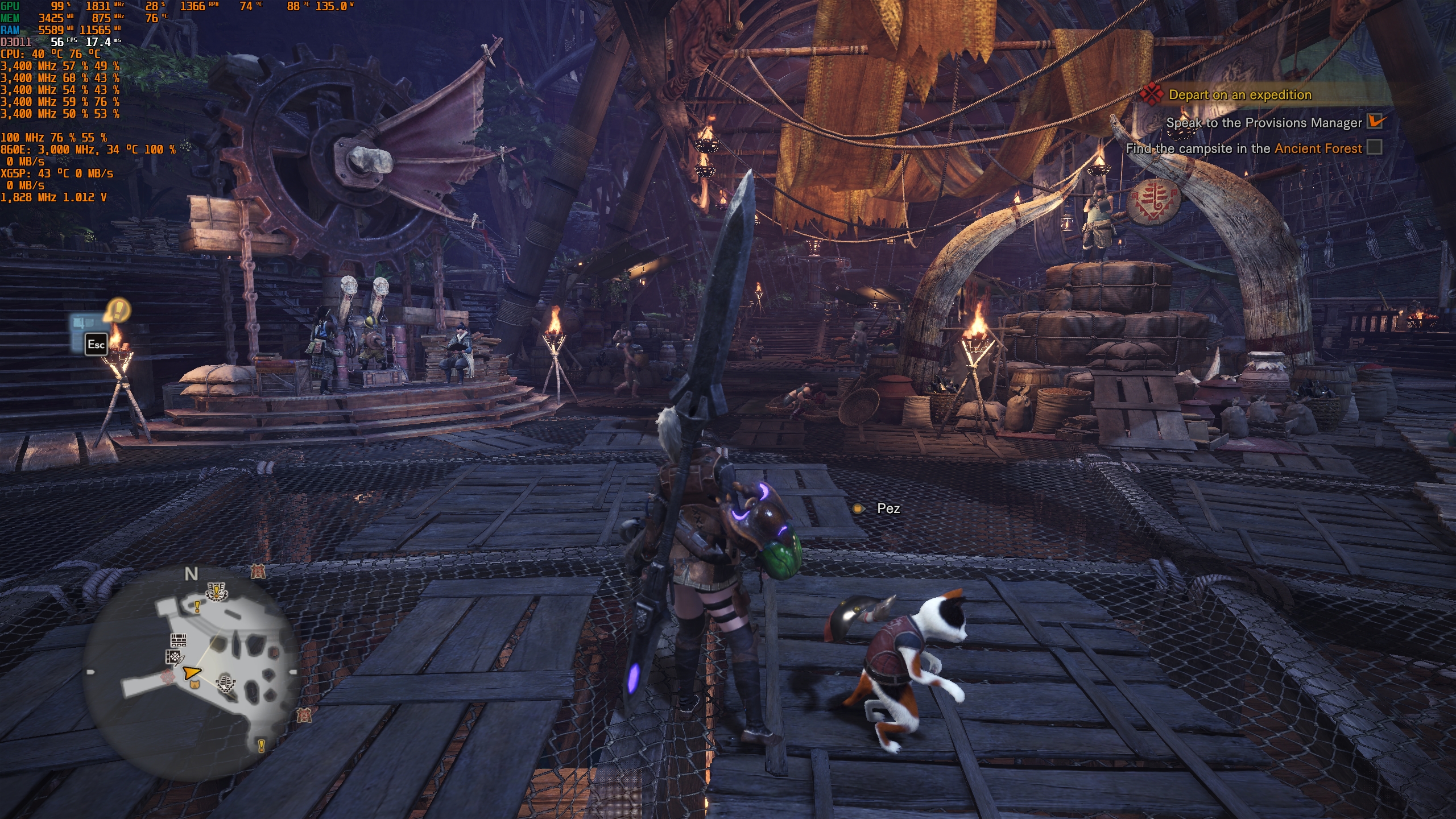Click the red gathering hub icon on the minimap
This screenshot has width=1456, height=819.
coord(168,677)
